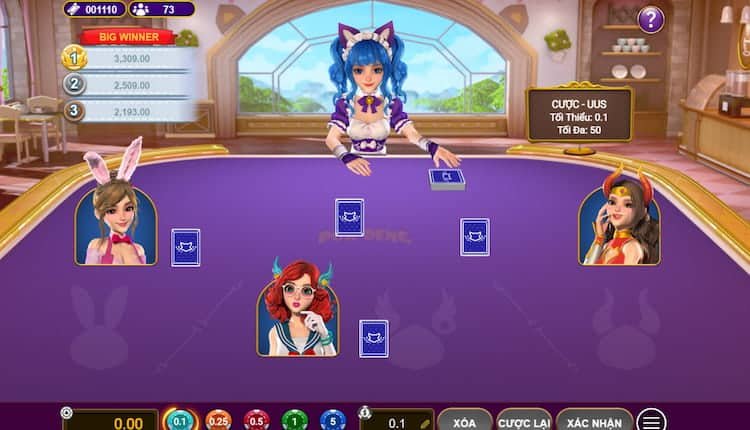Click the XÓA clear bet button
This screenshot has height=430, width=750.
[x=465, y=421]
